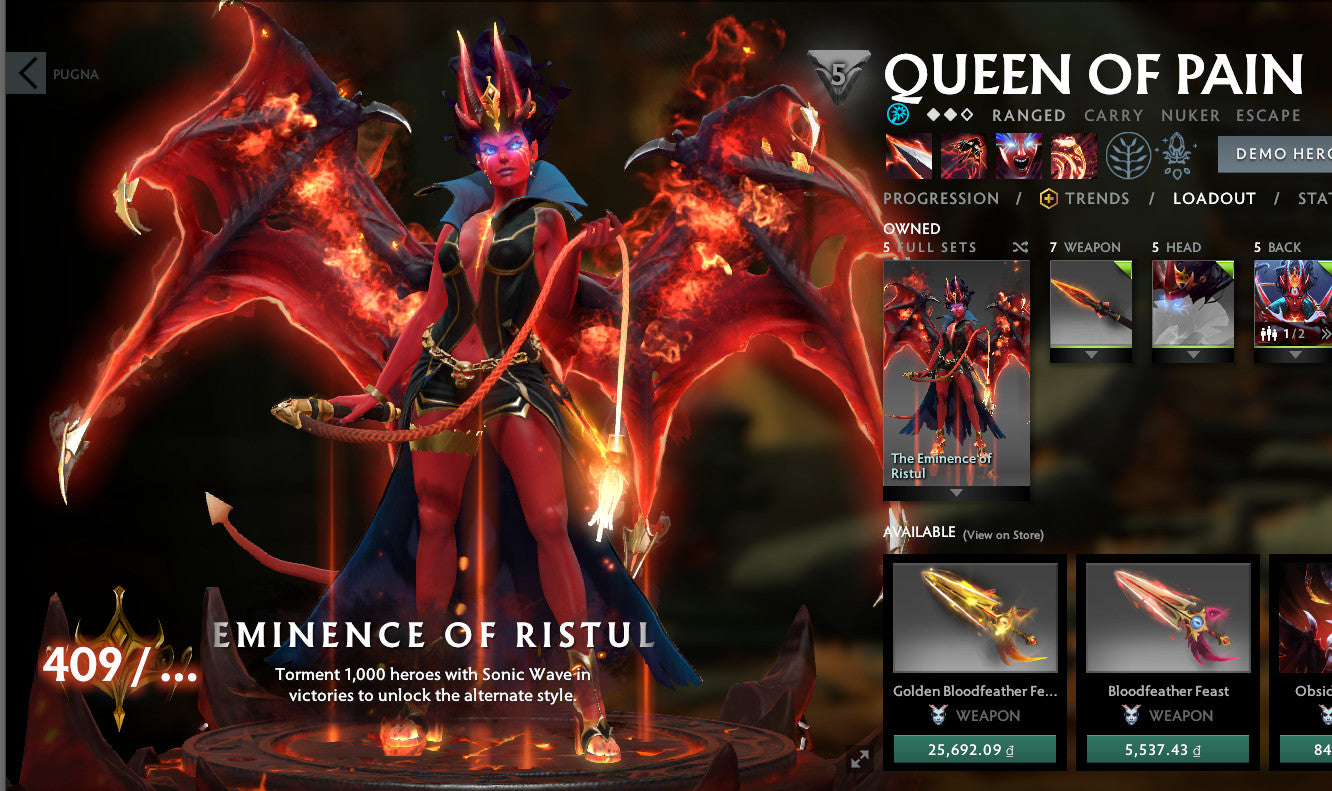Screen dimensions: 1332x791
Task: Open the Aghanim's upgrades icon
Action: pos(1176,155)
